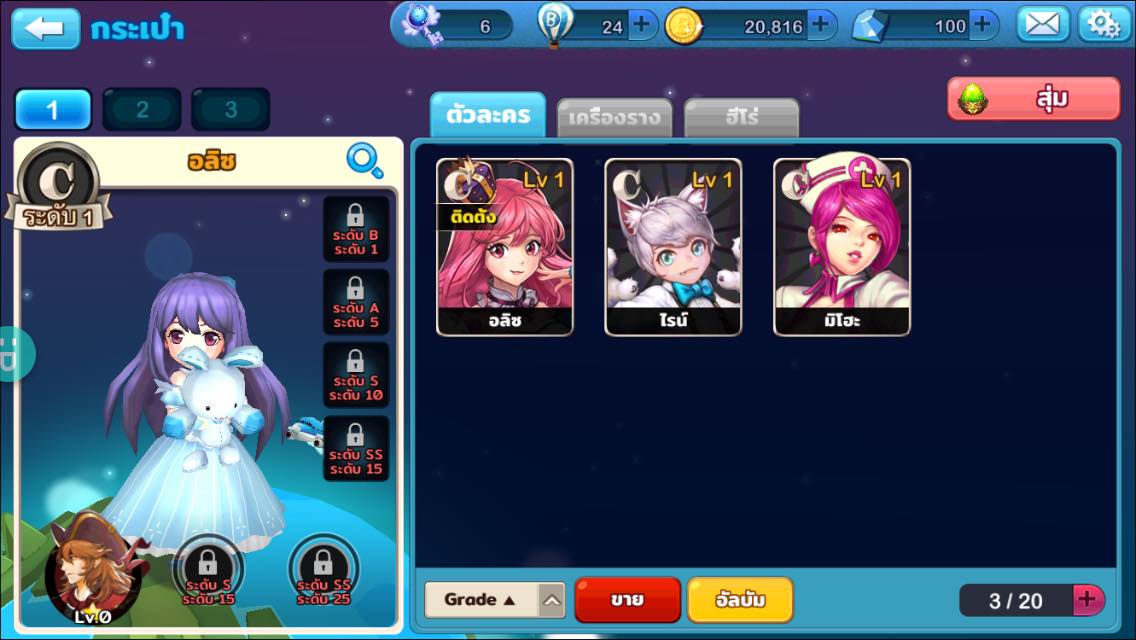
Task: Open the Grade sort dropdown
Action: pos(495,600)
